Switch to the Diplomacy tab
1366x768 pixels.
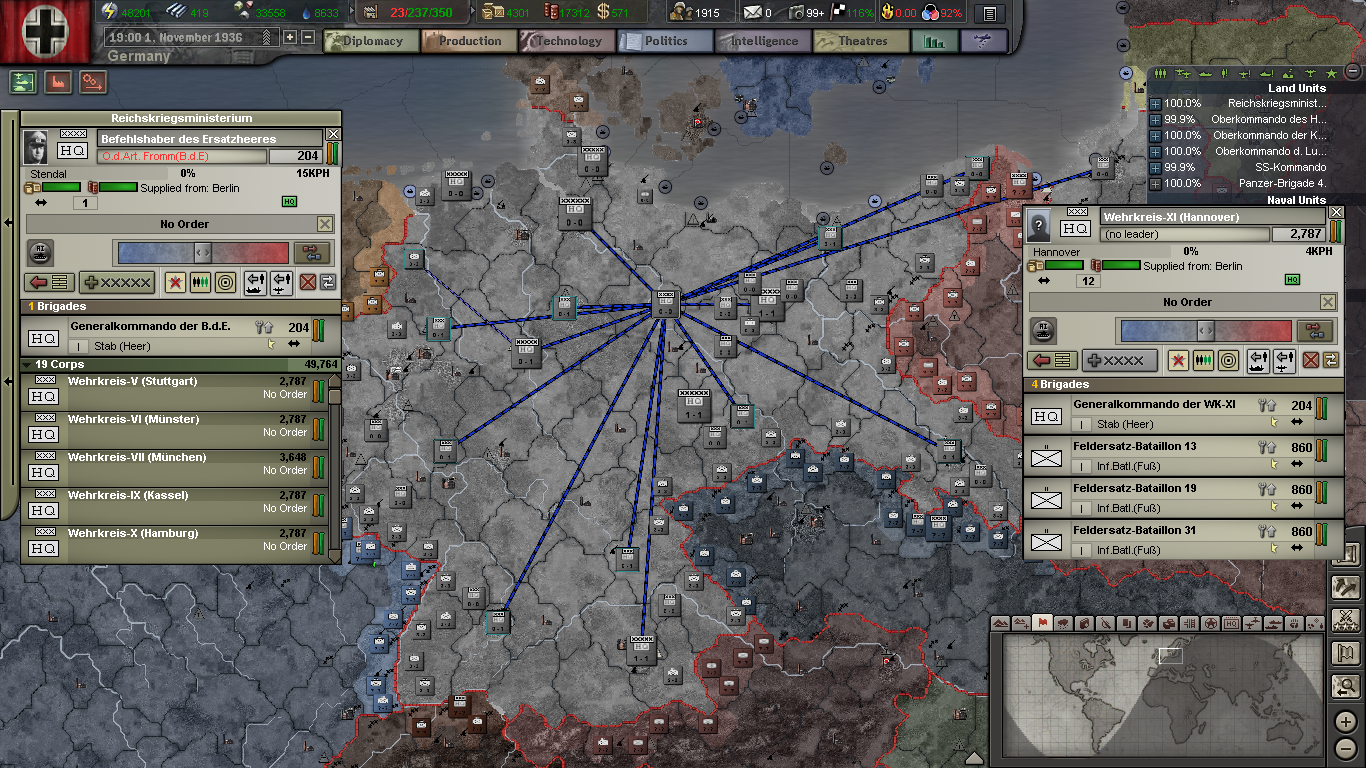pos(371,41)
